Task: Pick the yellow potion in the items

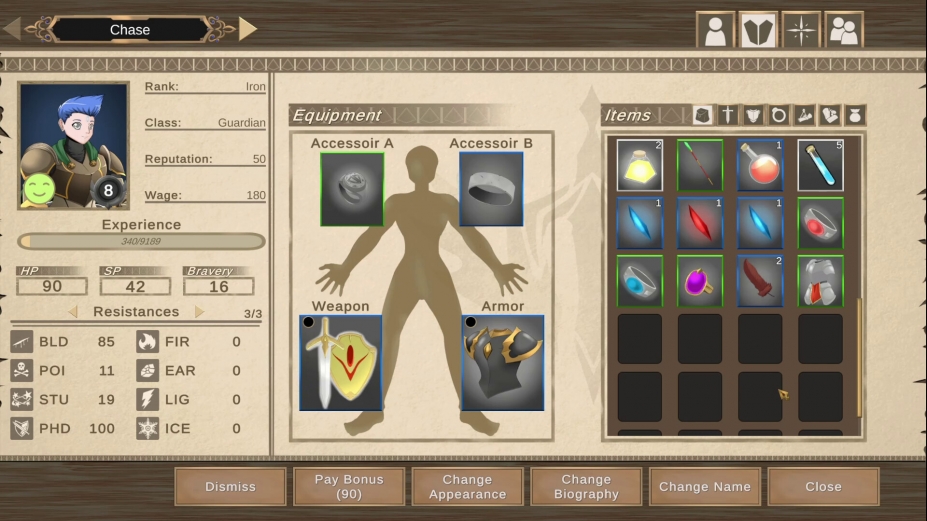Action: pyautogui.click(x=639, y=165)
